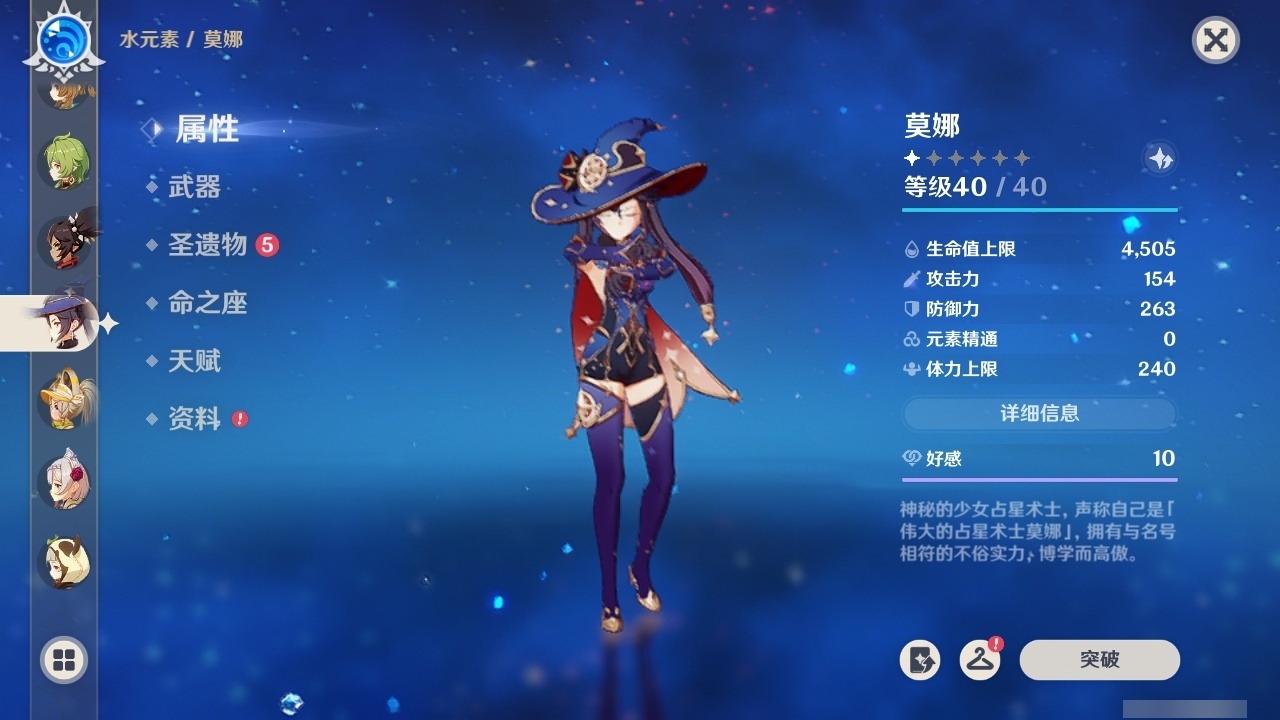Click the shield icon beside 防御力
Screen dimensions: 1280x720
click(911, 309)
